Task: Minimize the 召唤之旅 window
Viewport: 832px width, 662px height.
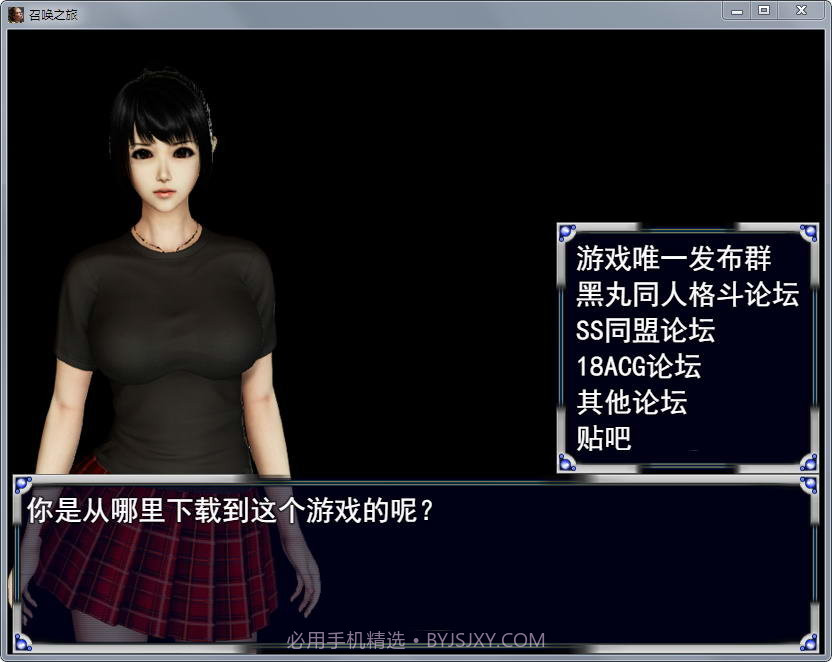Action: (x=737, y=10)
